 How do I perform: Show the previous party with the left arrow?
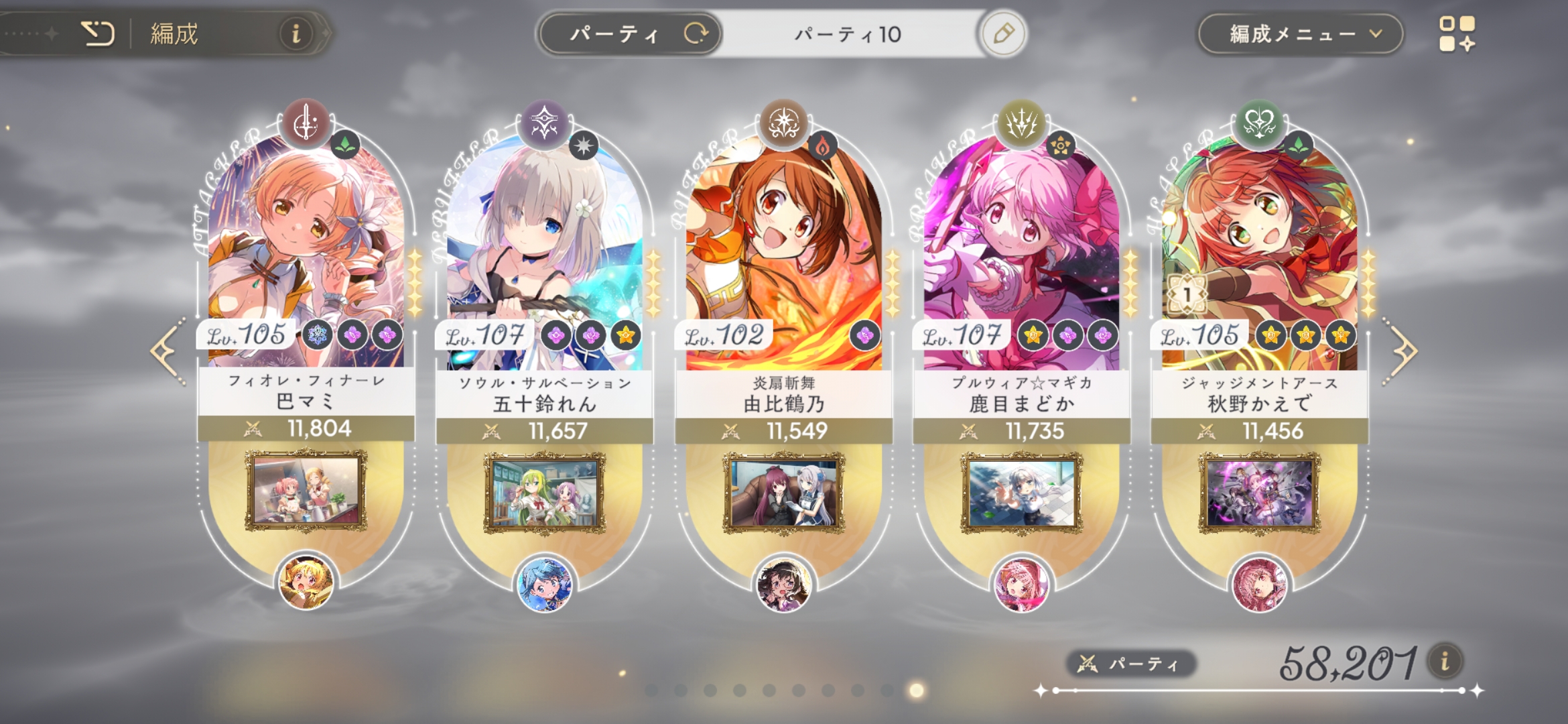[x=166, y=351]
